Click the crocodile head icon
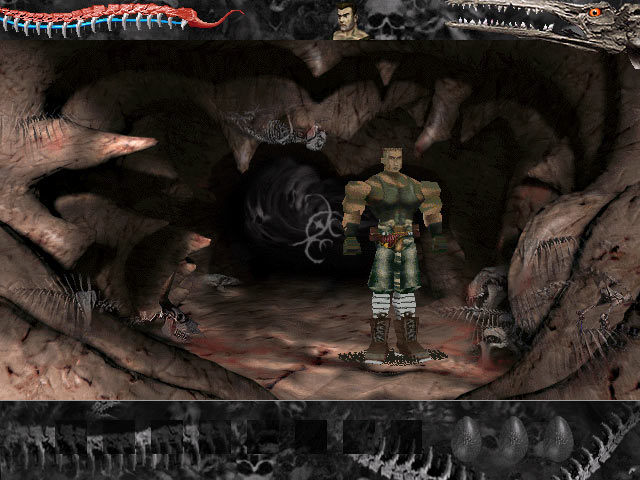Viewport: 640px width, 480px height. [x=540, y=20]
